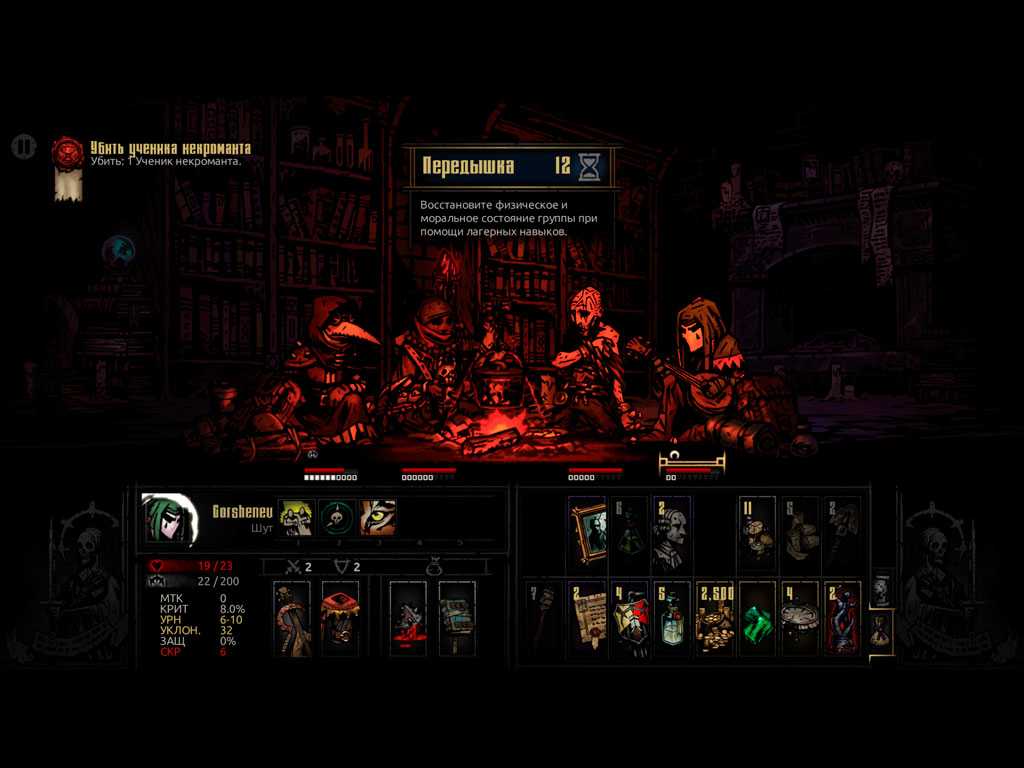1024x768 pixels.
Task: Select the 2,500 gold pile
Action: (715, 618)
